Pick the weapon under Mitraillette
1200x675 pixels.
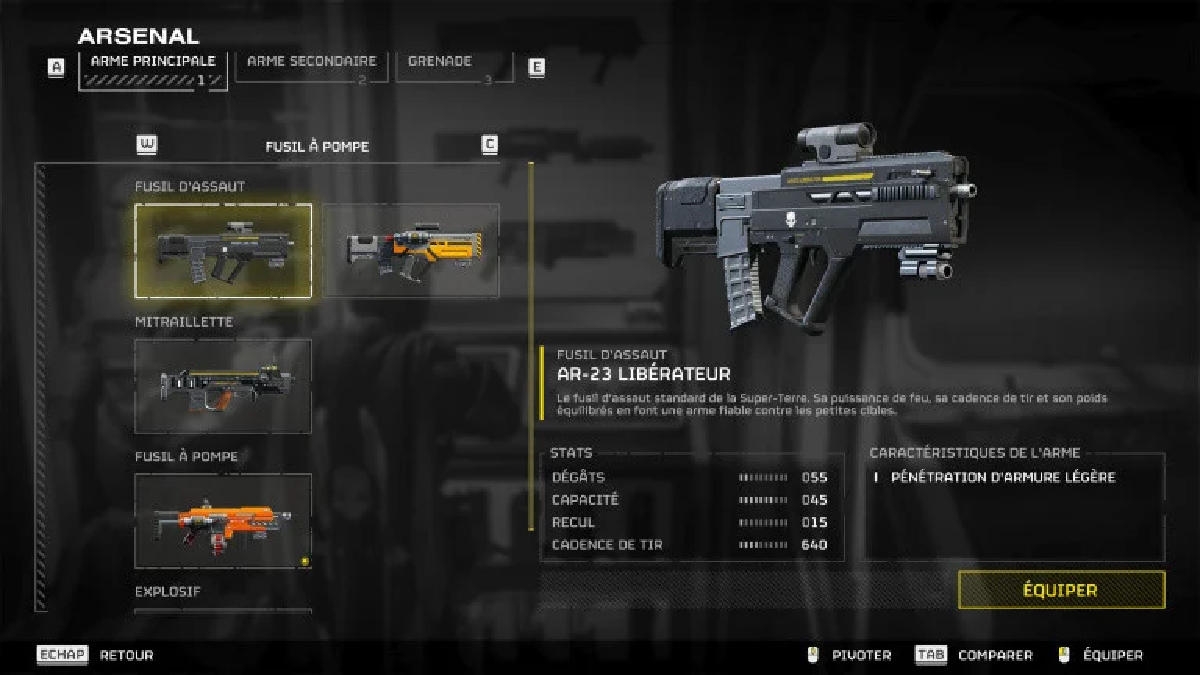pos(223,386)
